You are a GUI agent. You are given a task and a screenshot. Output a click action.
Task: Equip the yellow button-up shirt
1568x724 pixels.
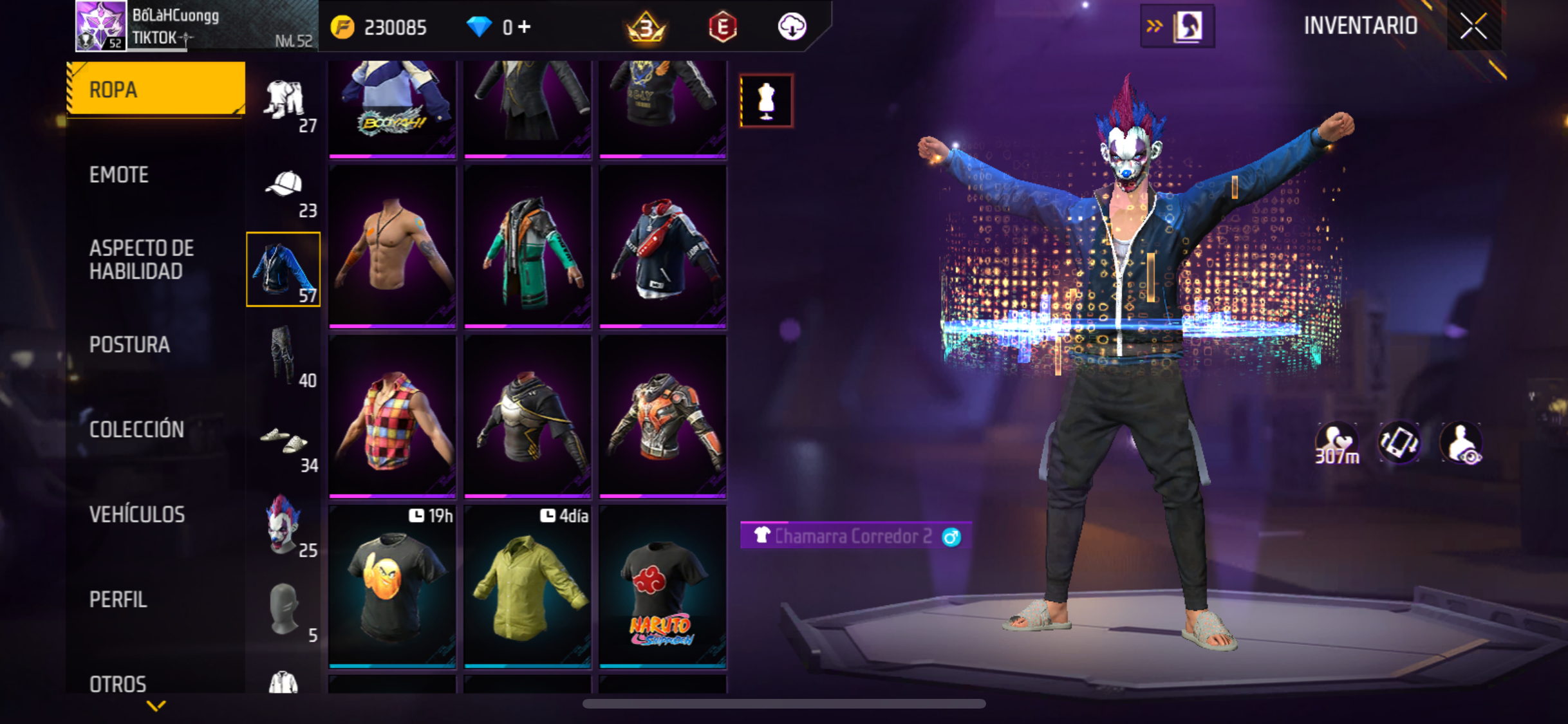527,586
